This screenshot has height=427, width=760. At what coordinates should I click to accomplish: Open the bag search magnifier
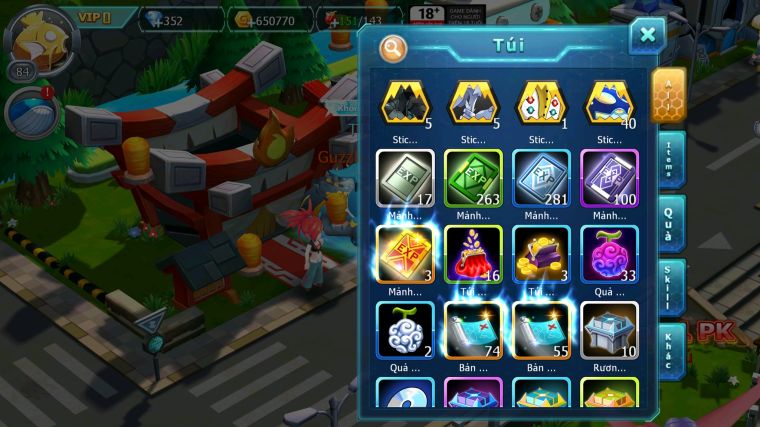[393, 47]
